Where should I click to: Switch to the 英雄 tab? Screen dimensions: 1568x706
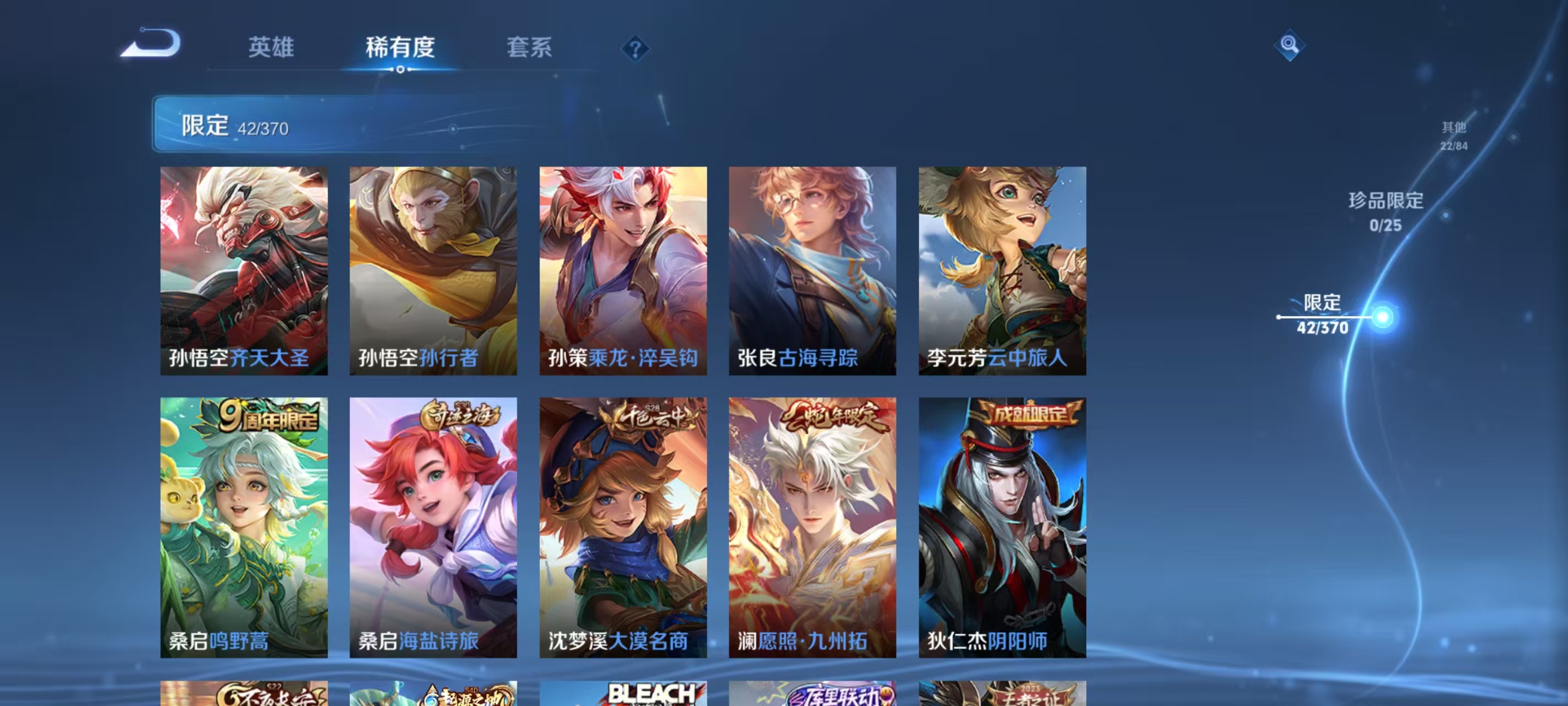tap(271, 49)
